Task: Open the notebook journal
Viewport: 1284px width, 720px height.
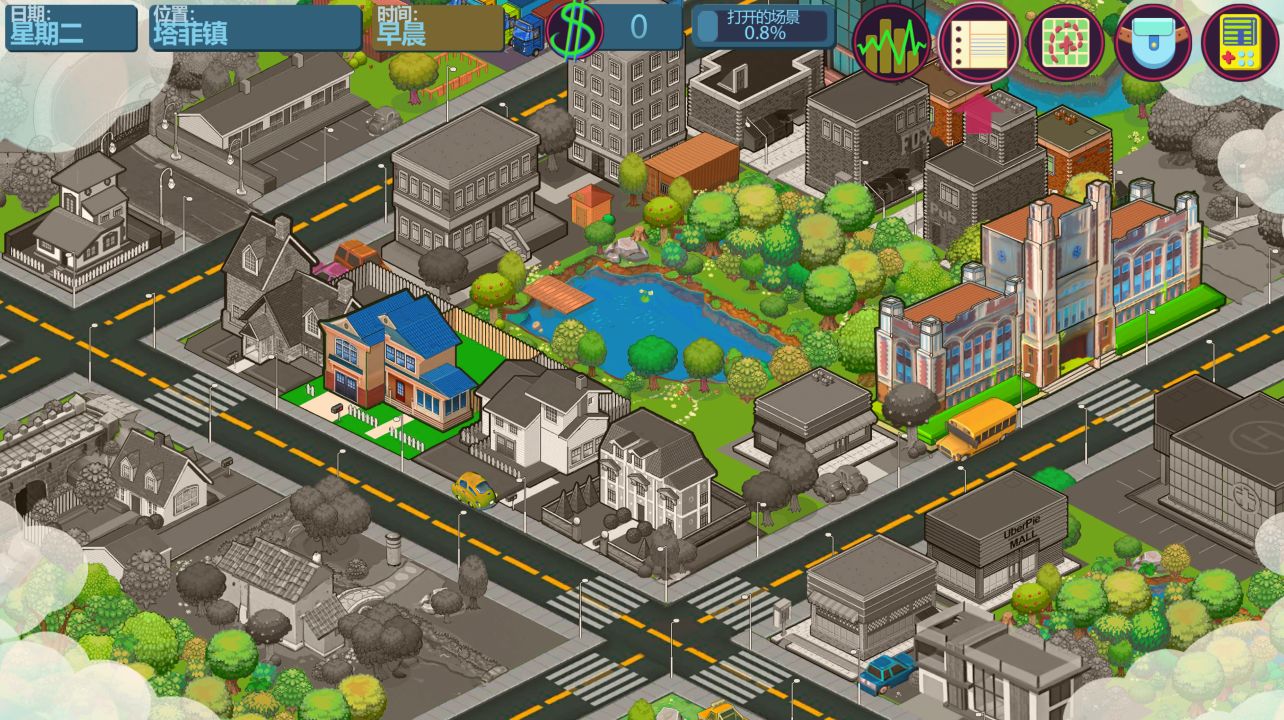Action: [978, 43]
